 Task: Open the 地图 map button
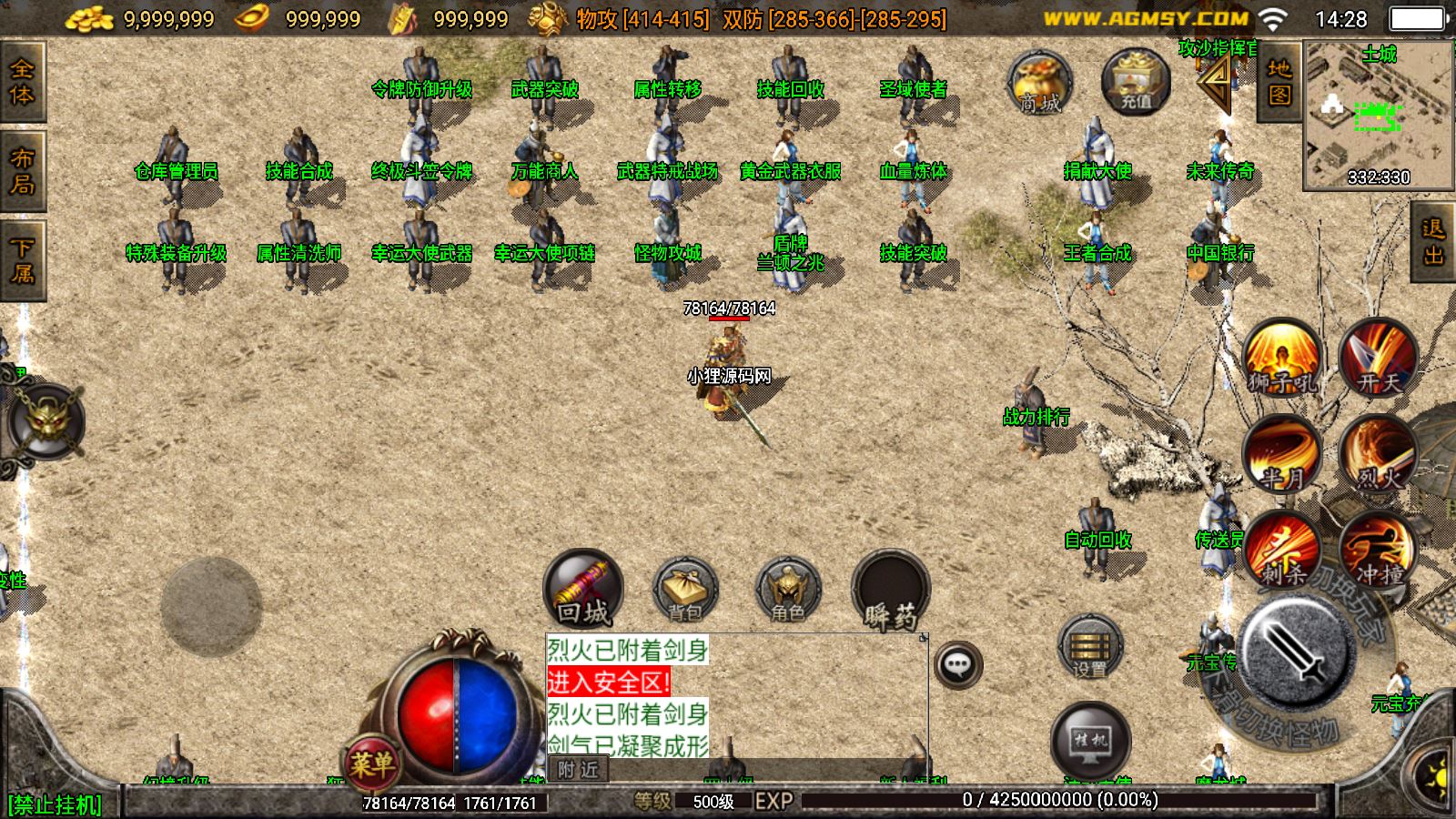[1279, 82]
